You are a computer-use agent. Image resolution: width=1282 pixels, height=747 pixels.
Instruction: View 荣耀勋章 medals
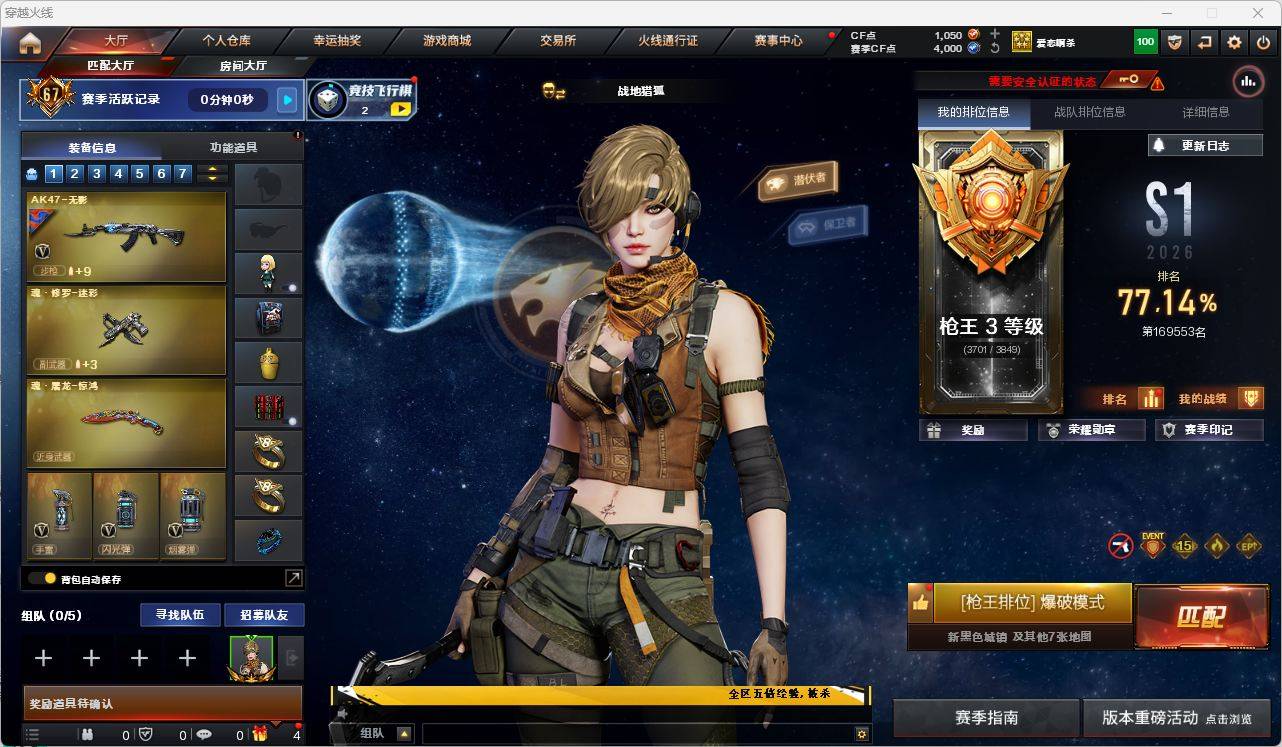1091,430
